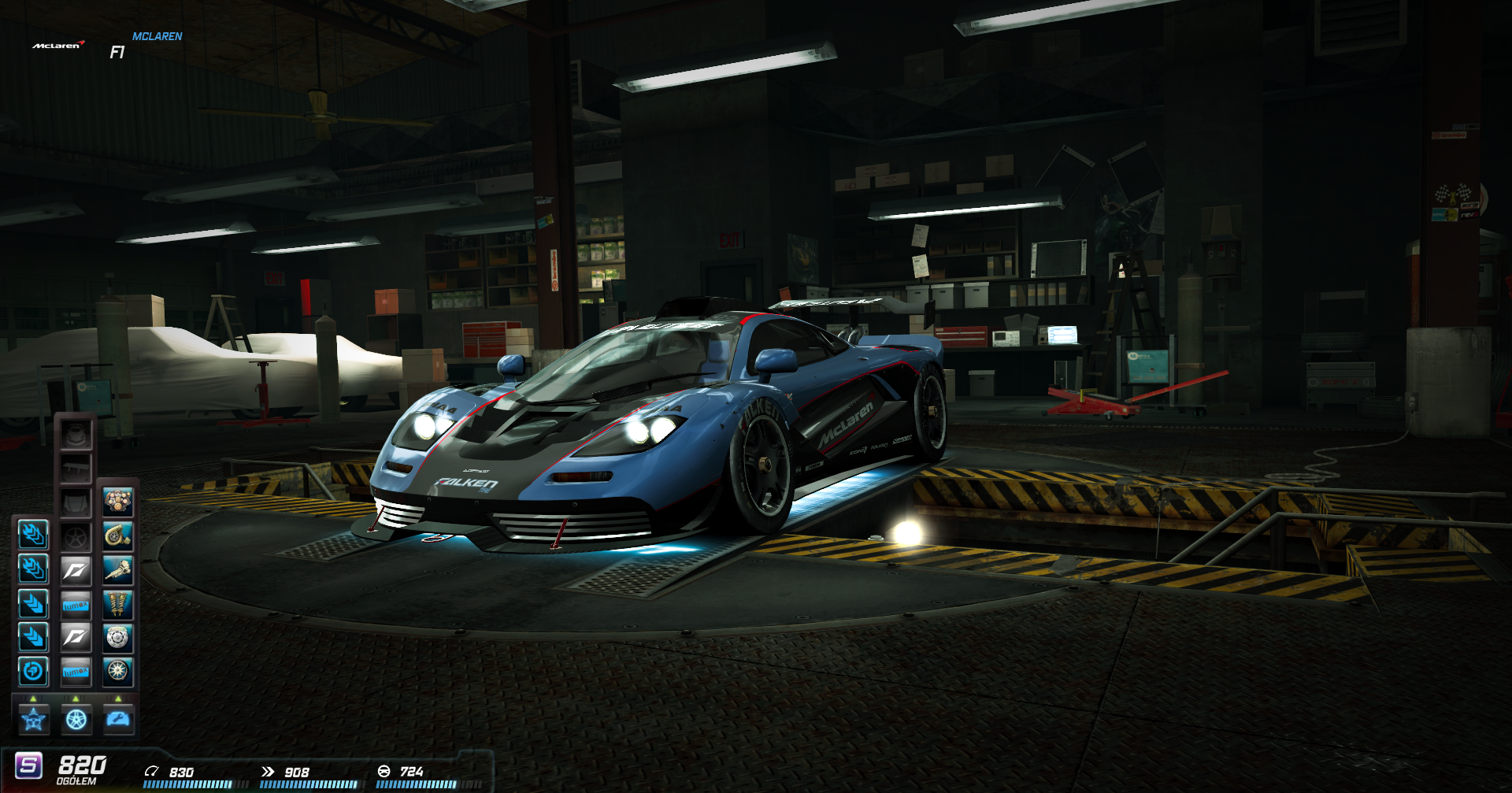
Task: Switch to the skill mods star tab
Action: point(34,719)
